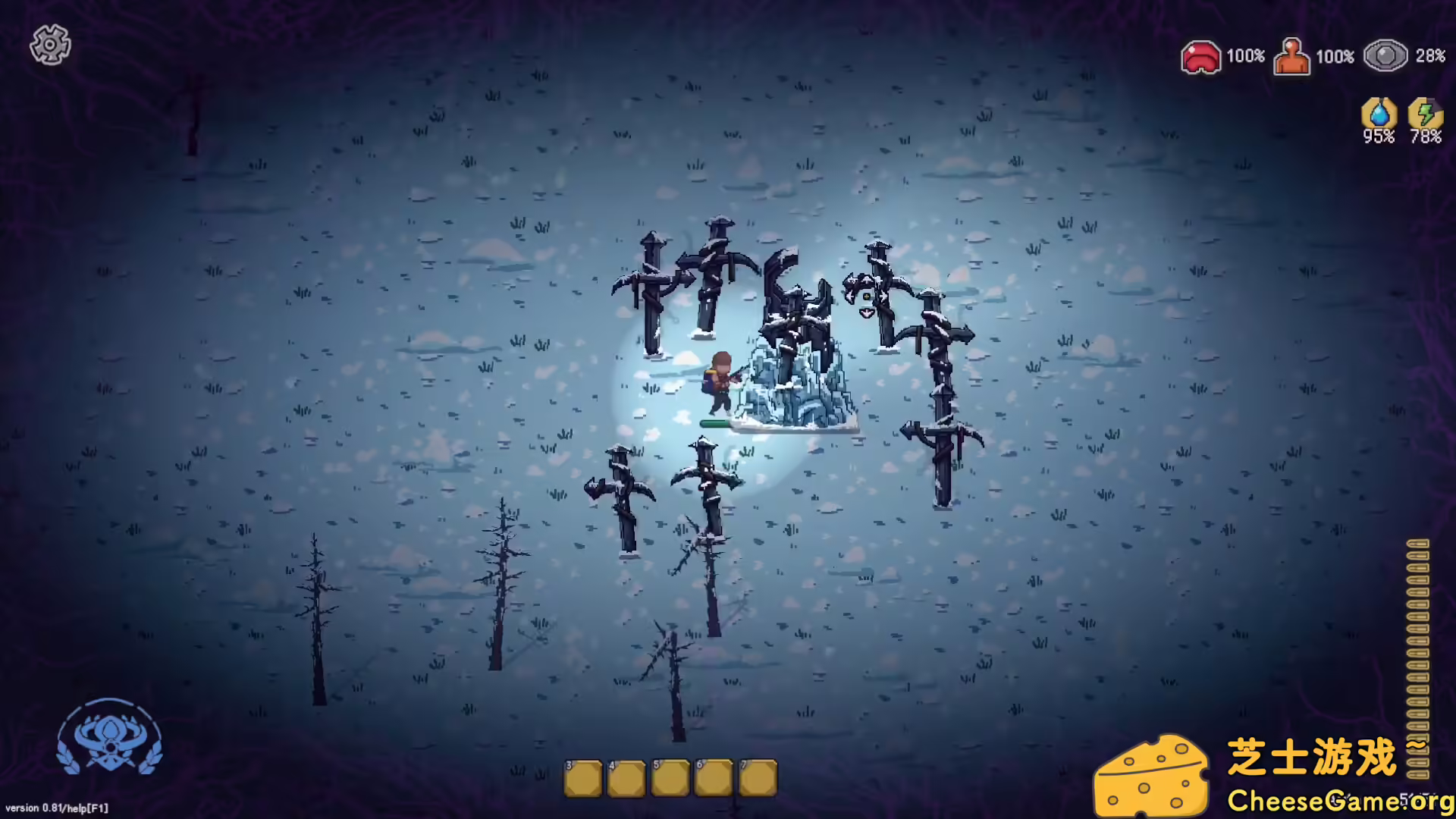Open the settings gear menu

pyautogui.click(x=50, y=45)
